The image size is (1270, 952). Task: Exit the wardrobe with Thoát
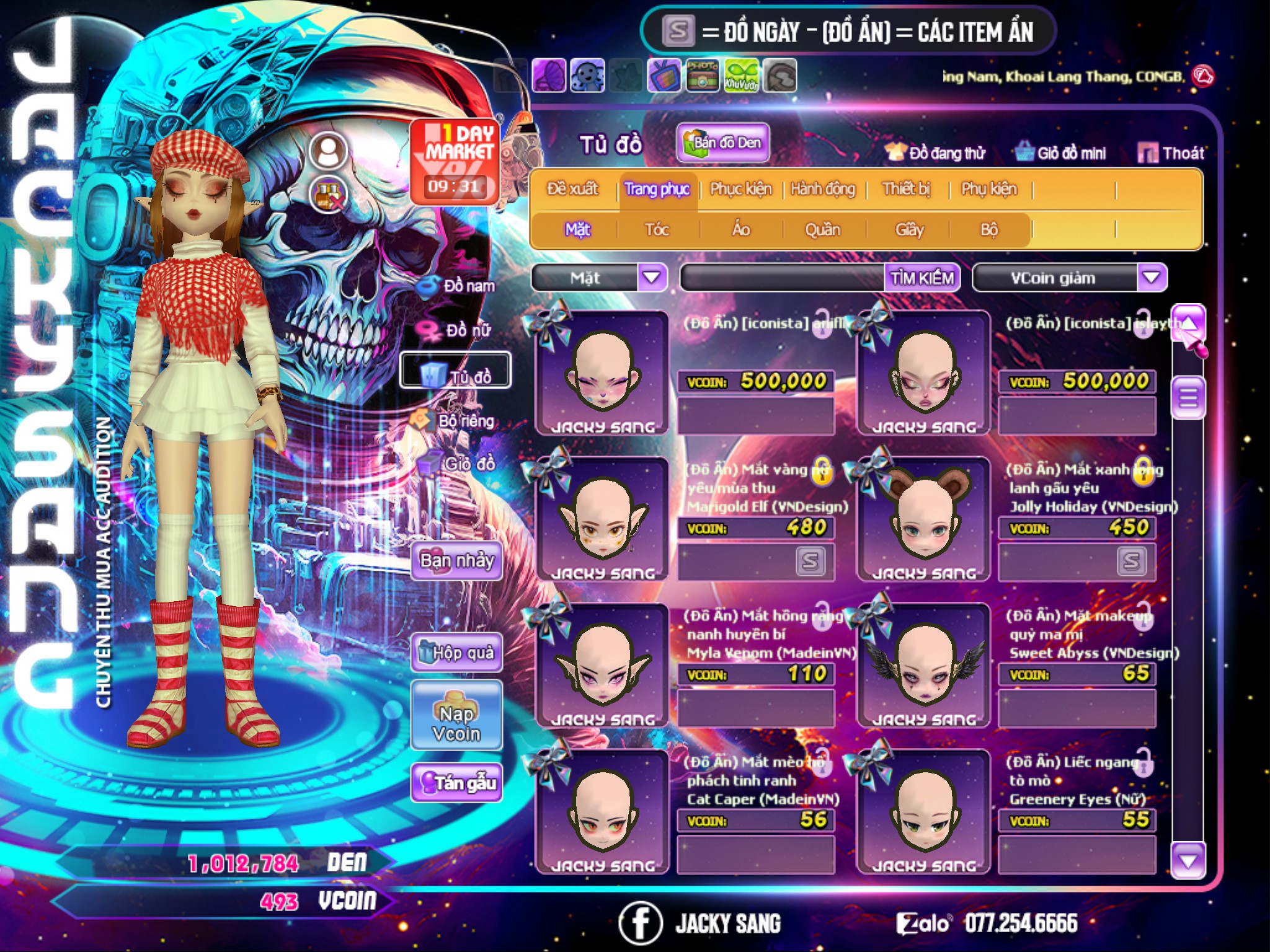pyautogui.click(x=1171, y=153)
